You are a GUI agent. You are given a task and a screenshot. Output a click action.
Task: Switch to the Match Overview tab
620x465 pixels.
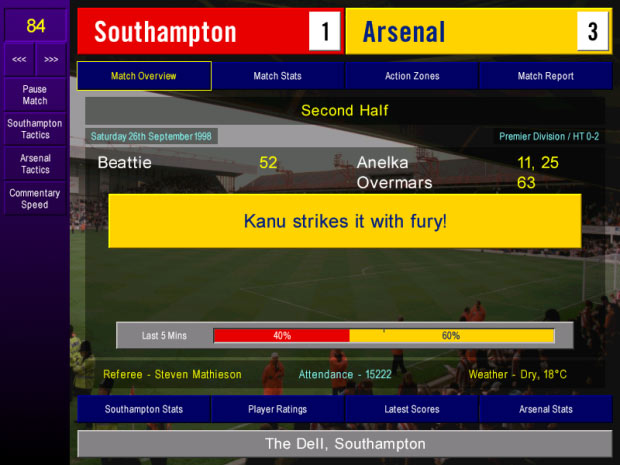tap(144, 76)
